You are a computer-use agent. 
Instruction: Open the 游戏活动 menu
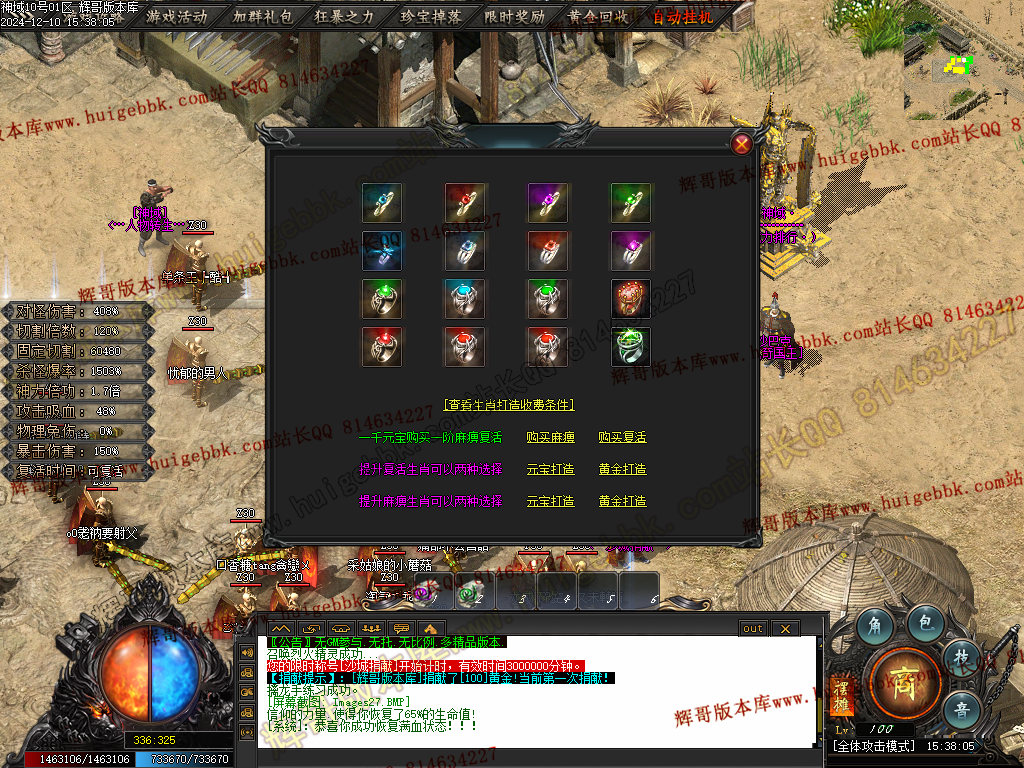point(177,16)
